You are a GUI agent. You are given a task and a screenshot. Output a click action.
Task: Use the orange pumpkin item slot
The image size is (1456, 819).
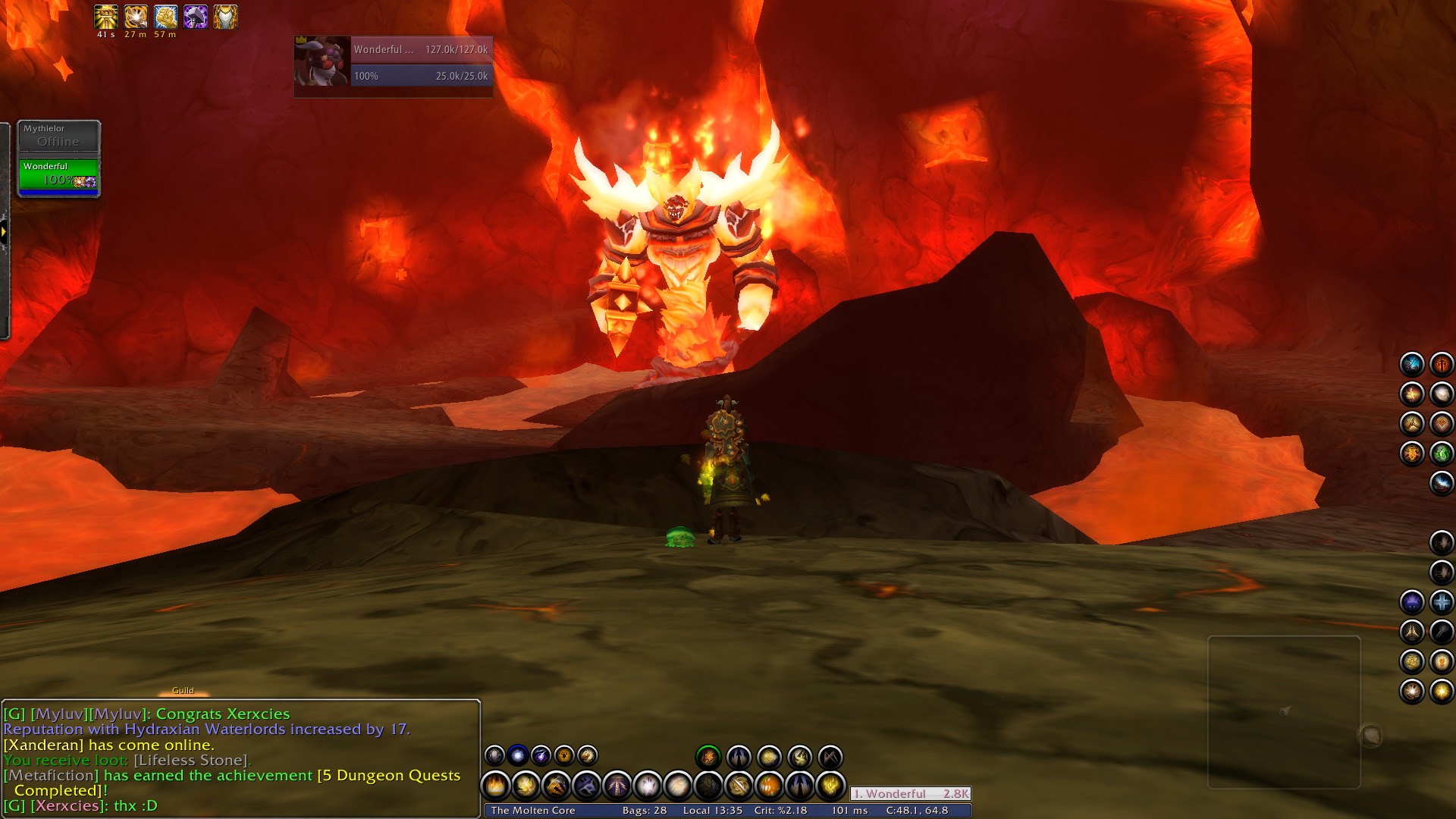[x=769, y=786]
